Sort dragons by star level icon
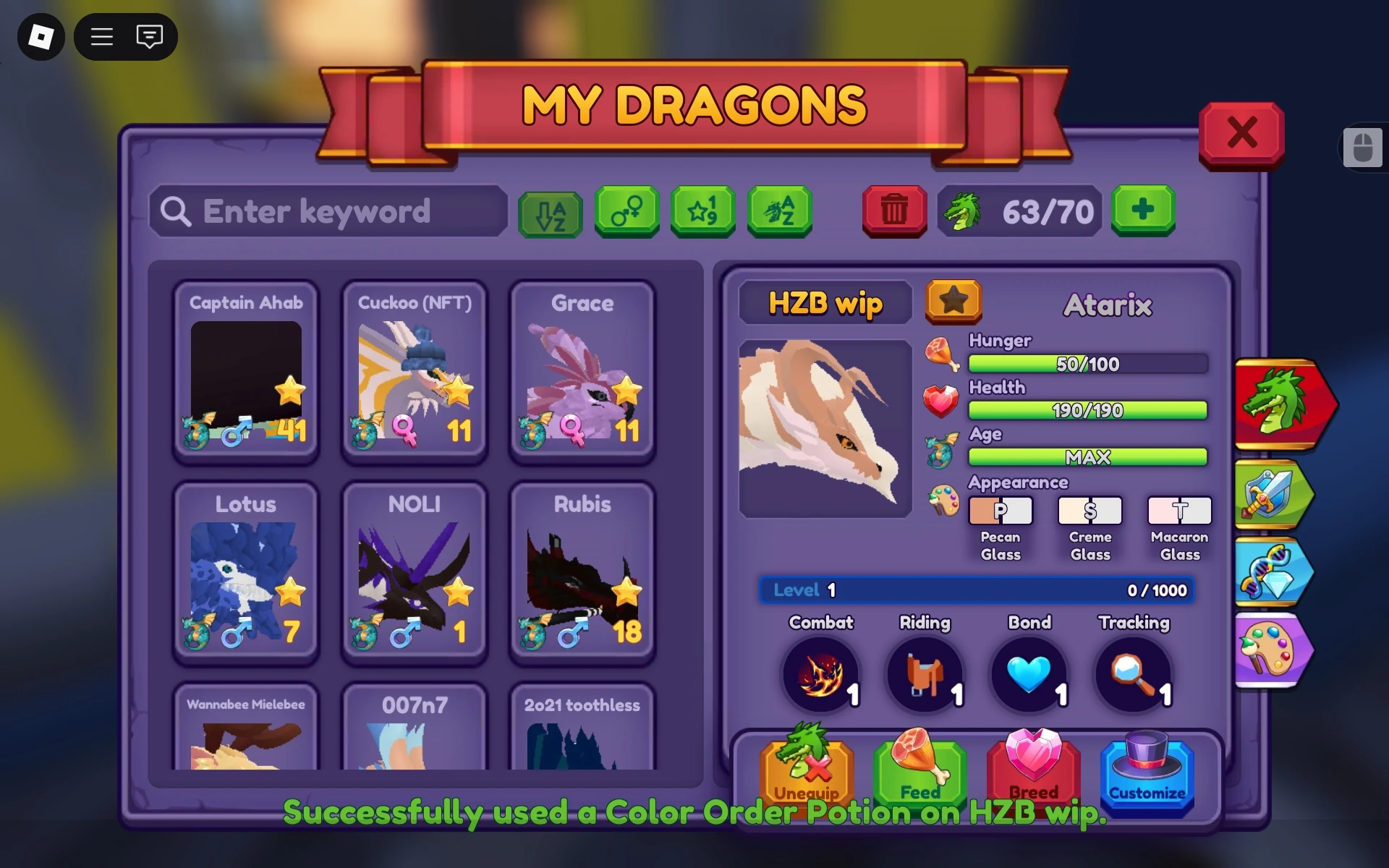This screenshot has height=868, width=1389. click(703, 212)
